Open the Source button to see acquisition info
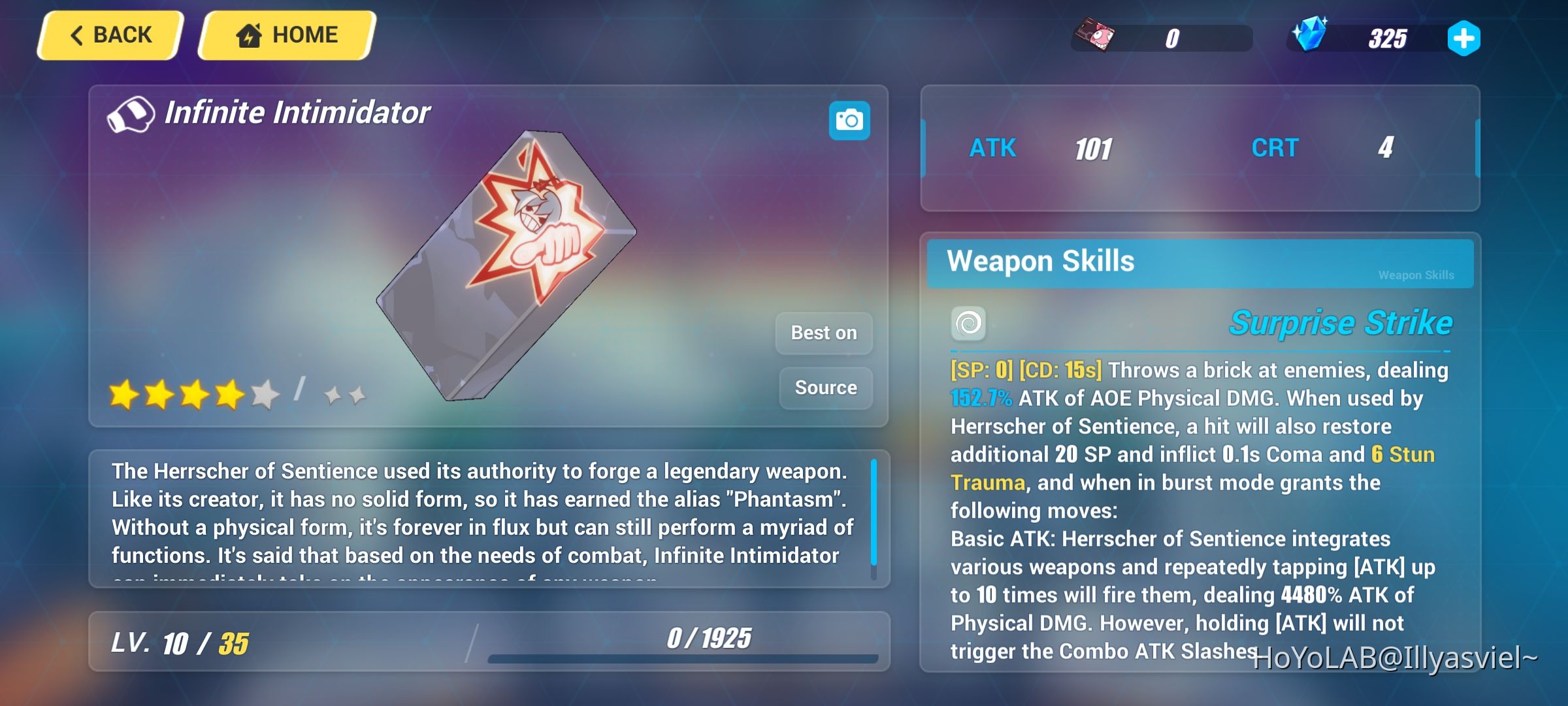The height and width of the screenshot is (706, 1568). [x=825, y=387]
